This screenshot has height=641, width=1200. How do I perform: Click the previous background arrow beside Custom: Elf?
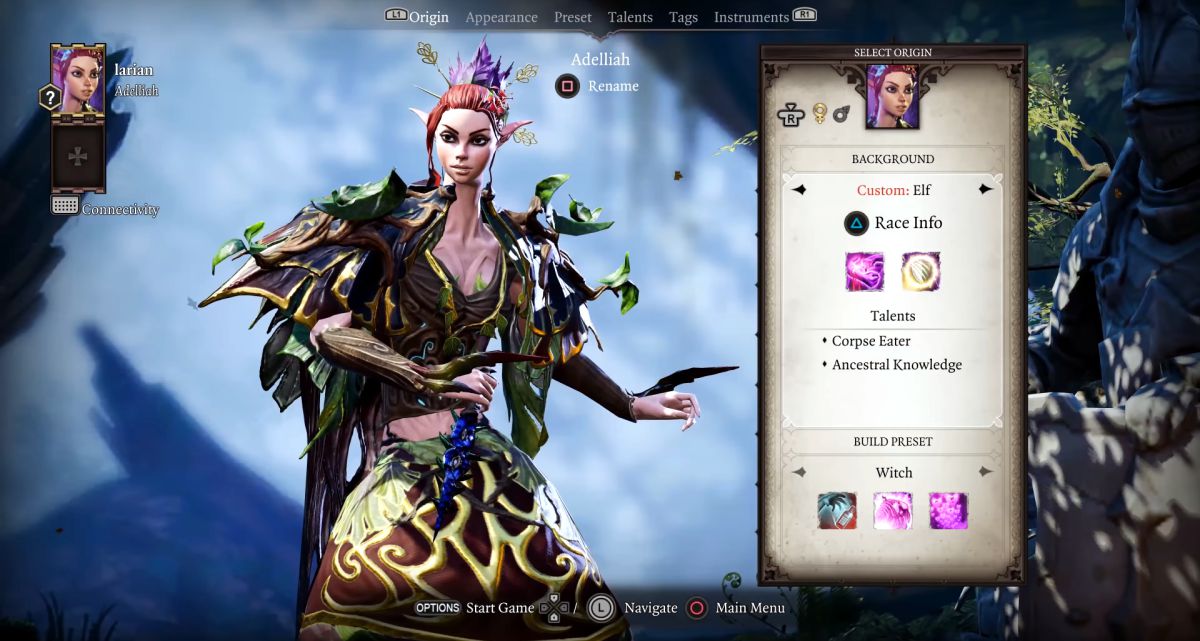[x=800, y=189]
